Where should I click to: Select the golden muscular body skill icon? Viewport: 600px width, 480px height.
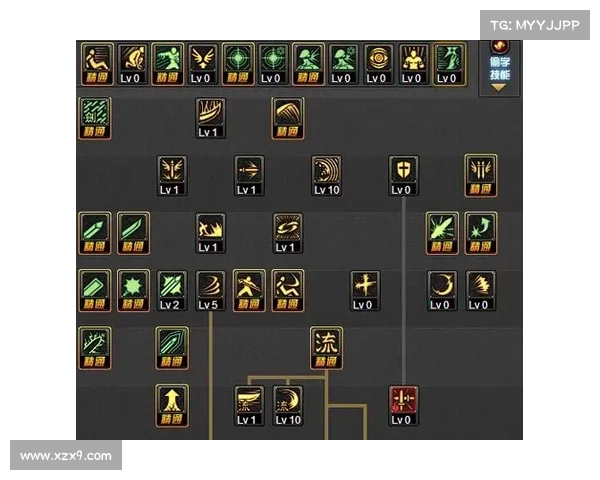coord(413,62)
